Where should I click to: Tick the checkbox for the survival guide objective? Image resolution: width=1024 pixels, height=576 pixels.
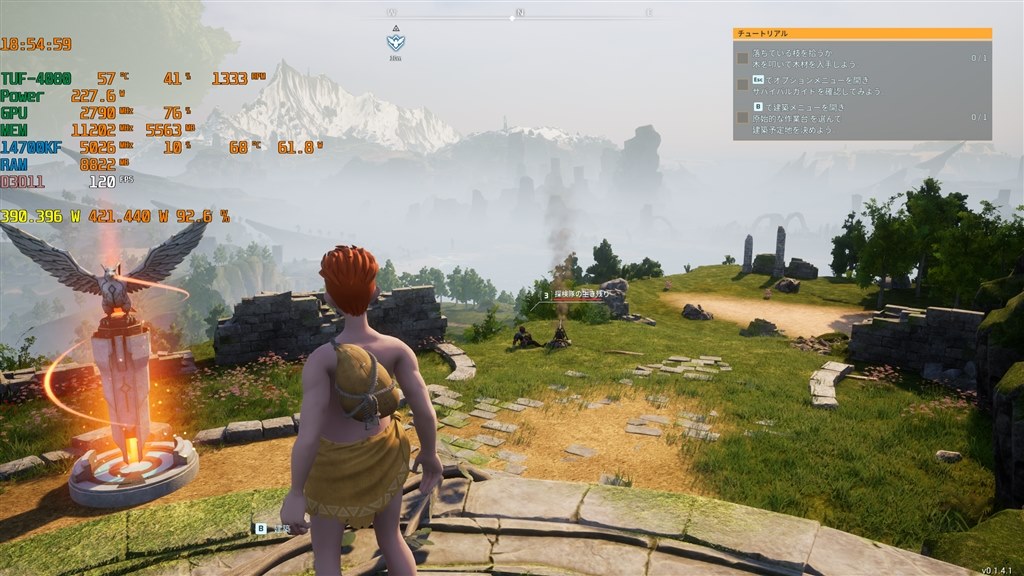[742, 84]
